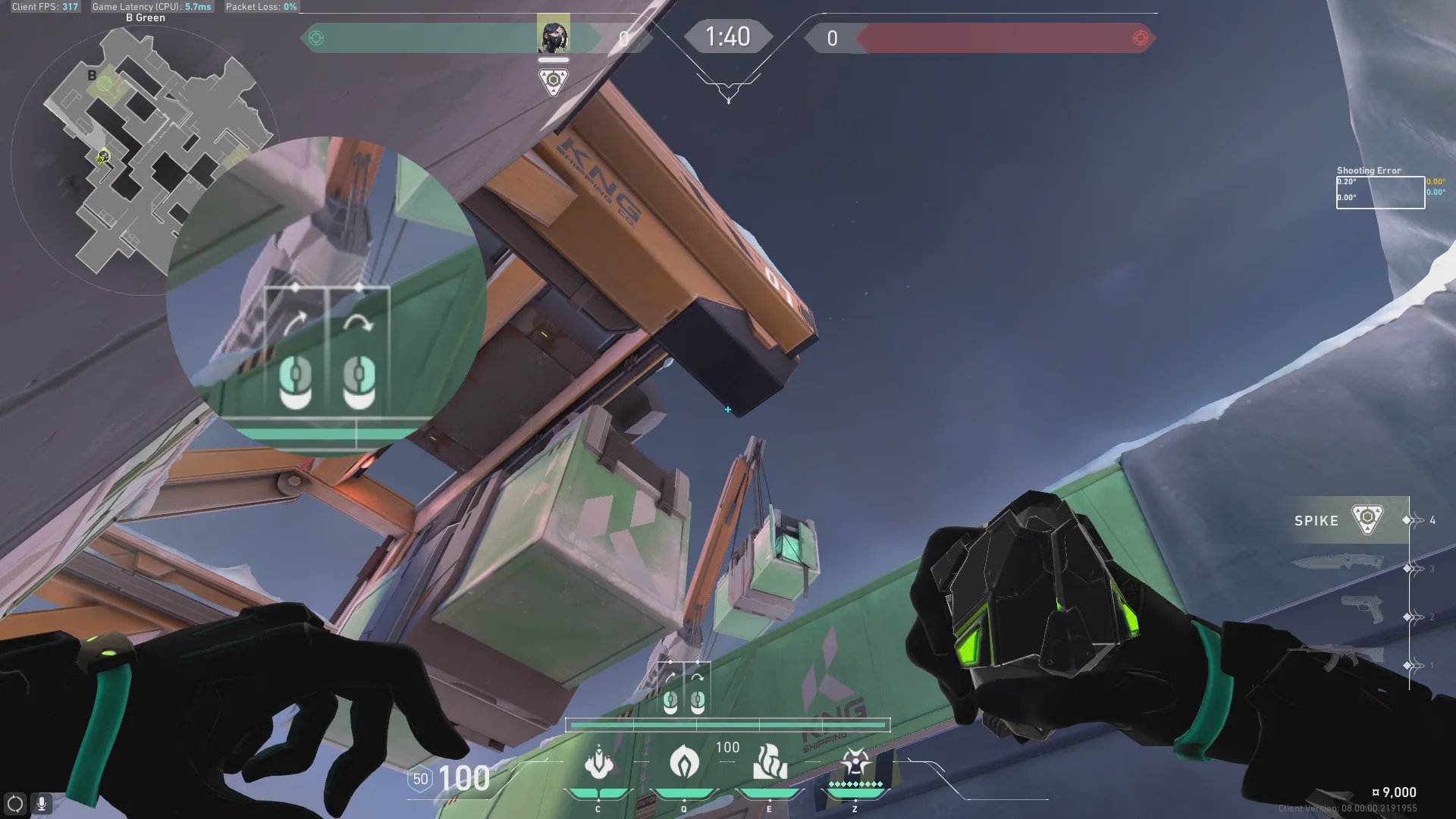Activate the Viper's Pit ultimate icon
This screenshot has width=1456, height=819.
click(x=855, y=762)
